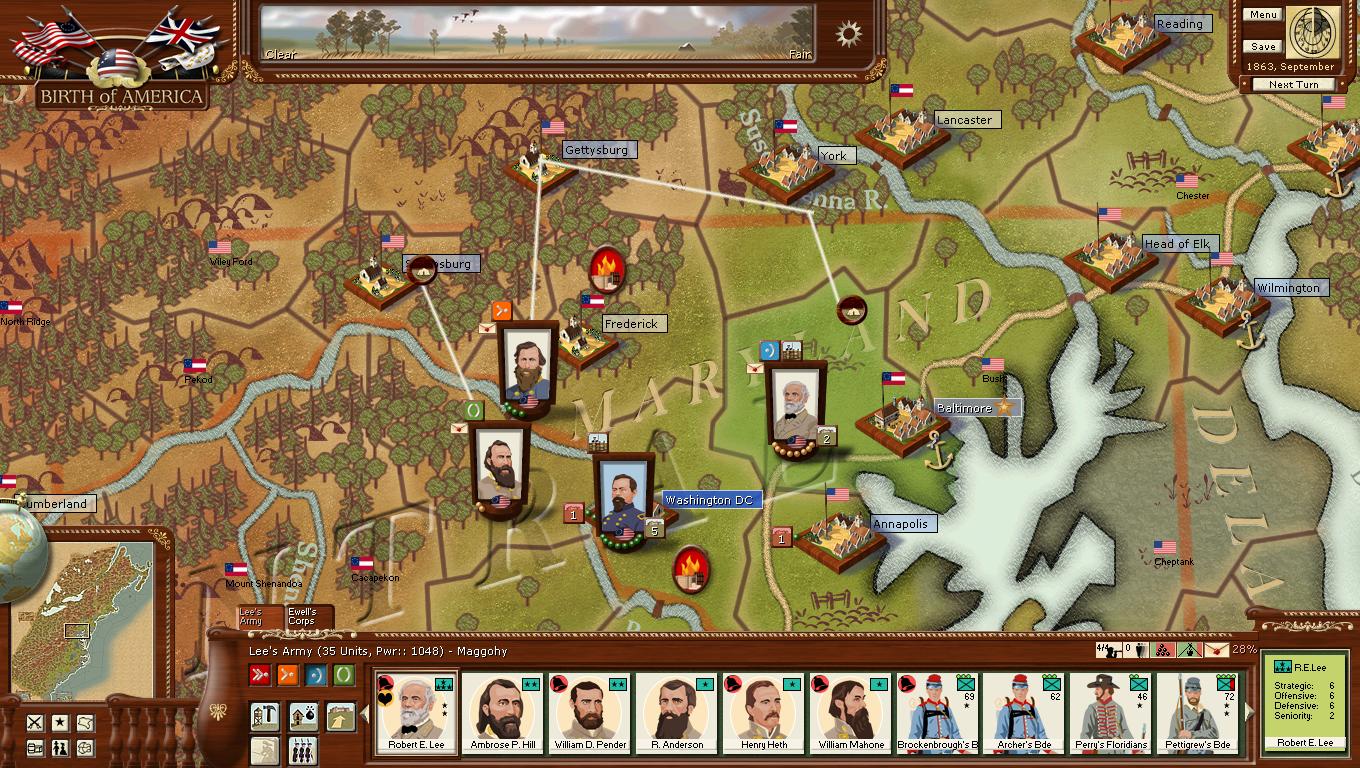Pick William D. Pender's portrait card
Screen dimensions: 1360x768
(590, 712)
